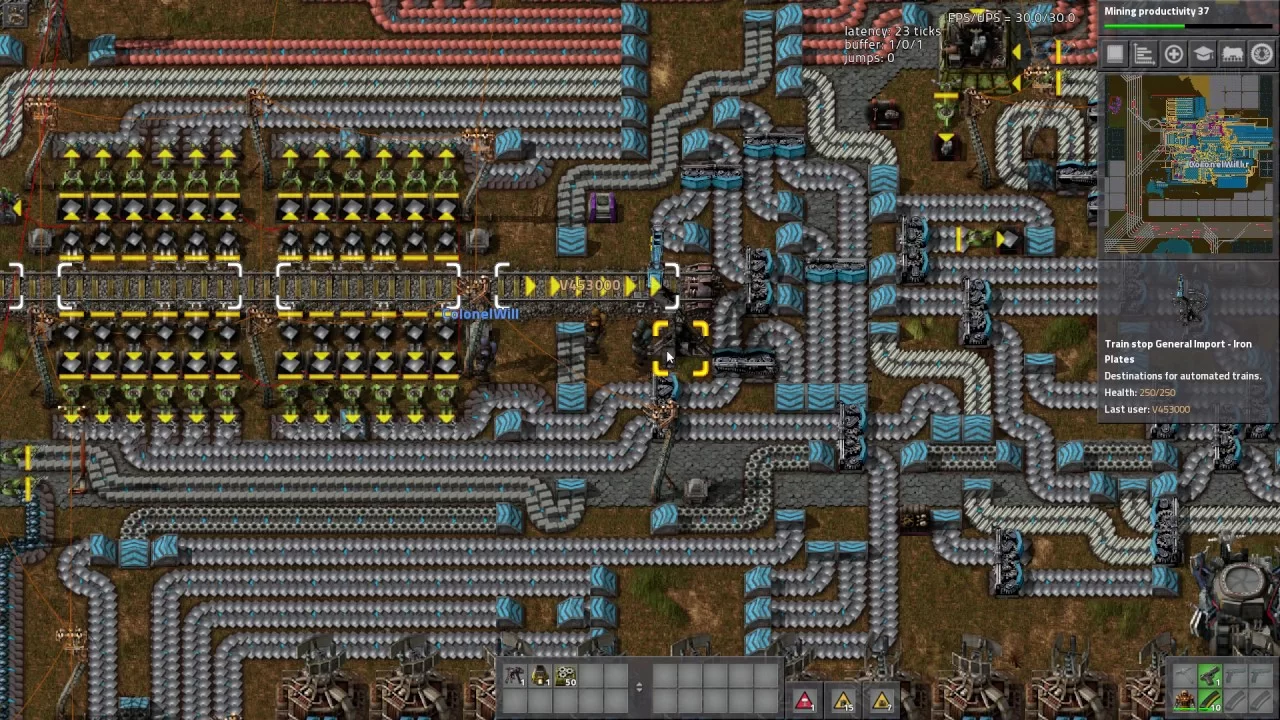1280x720 pixels.
Task: Select the hotbar item with count 50
Action: tap(565, 677)
